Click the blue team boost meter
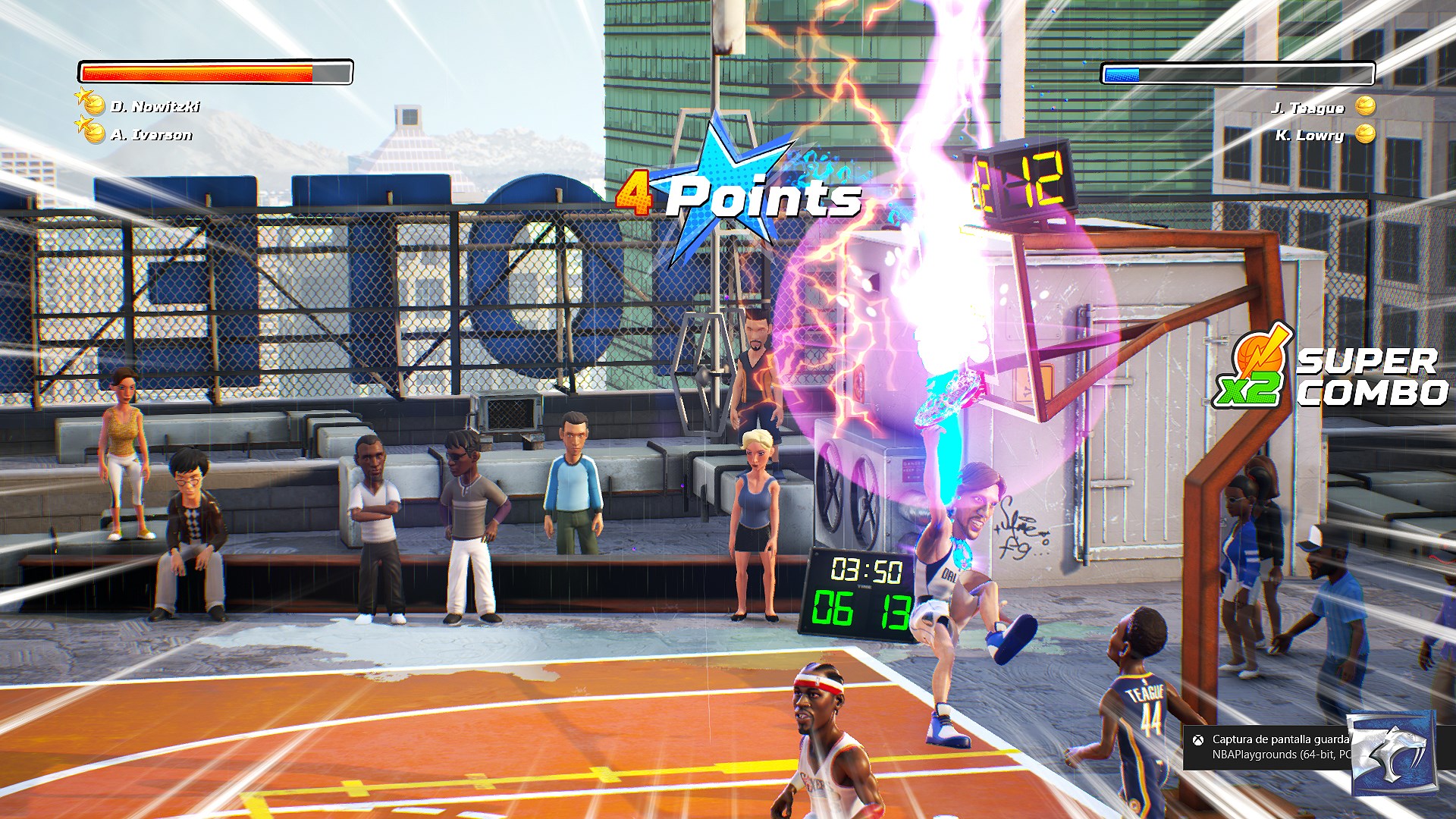This screenshot has width=1456, height=819. pos(1236,74)
